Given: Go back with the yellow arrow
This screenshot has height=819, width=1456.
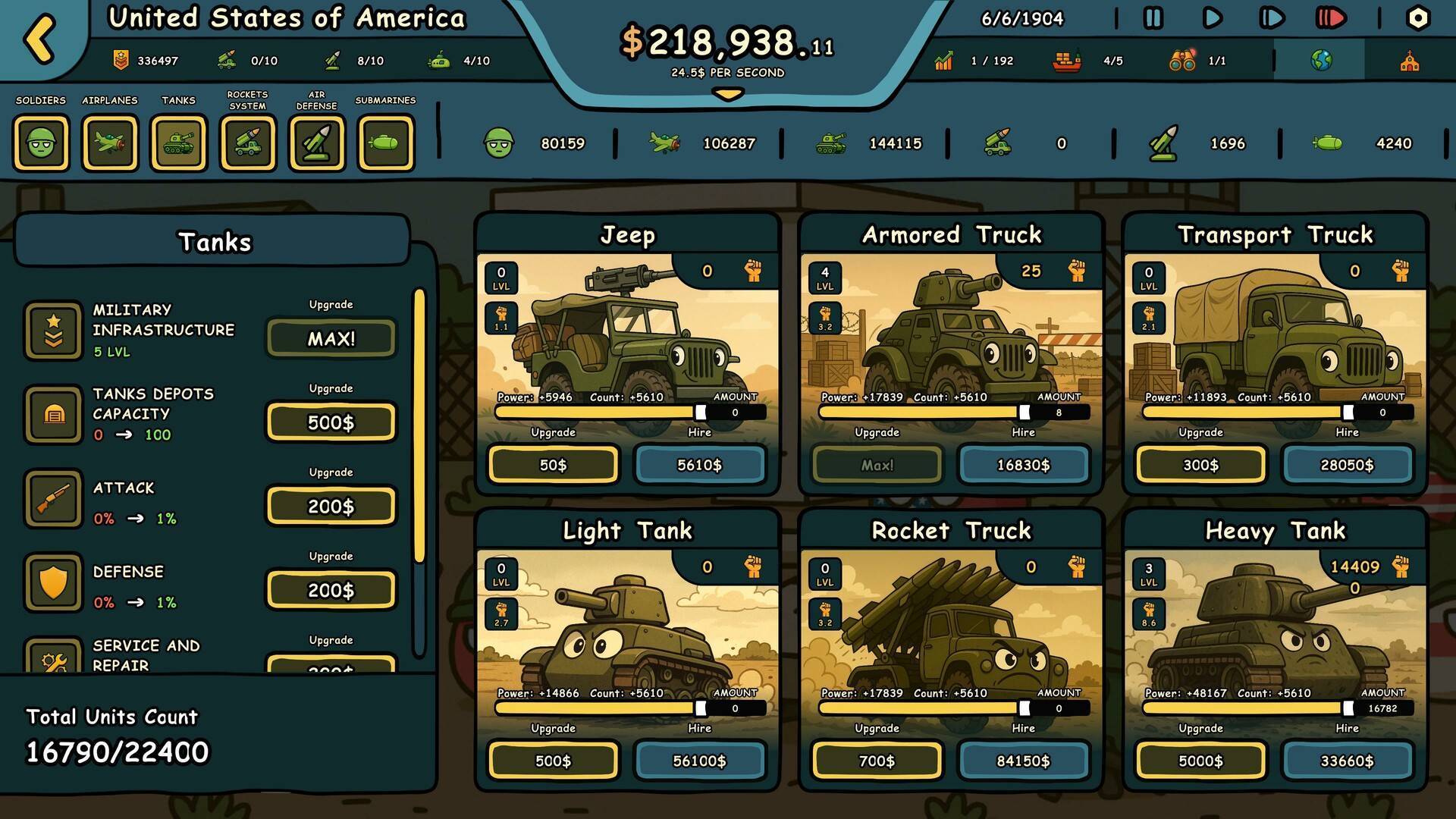Looking at the screenshot, I should click(40, 38).
